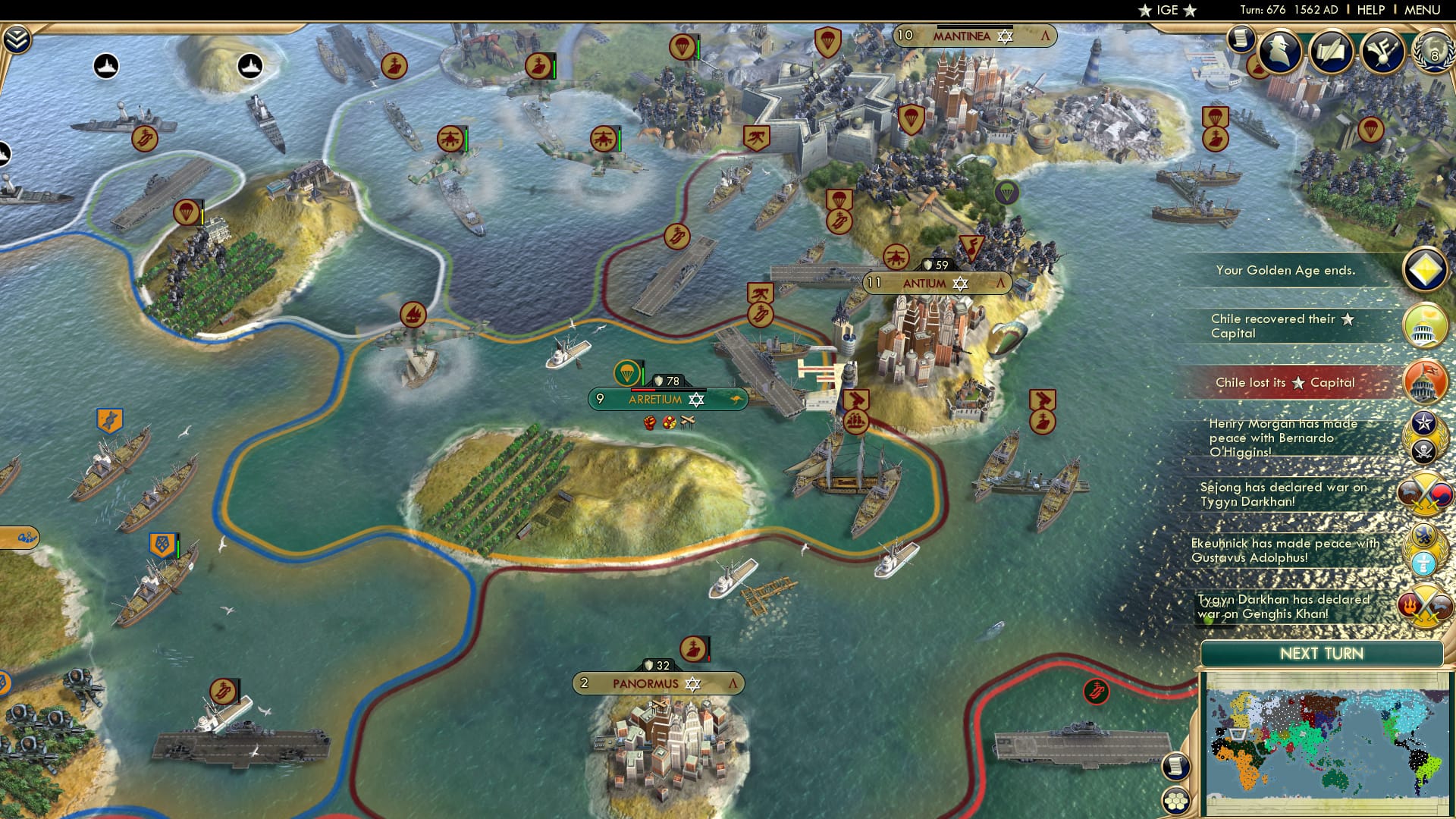Screen dimensions: 1456x819
Task: Click the Golden Age notification icon
Action: click(1424, 270)
